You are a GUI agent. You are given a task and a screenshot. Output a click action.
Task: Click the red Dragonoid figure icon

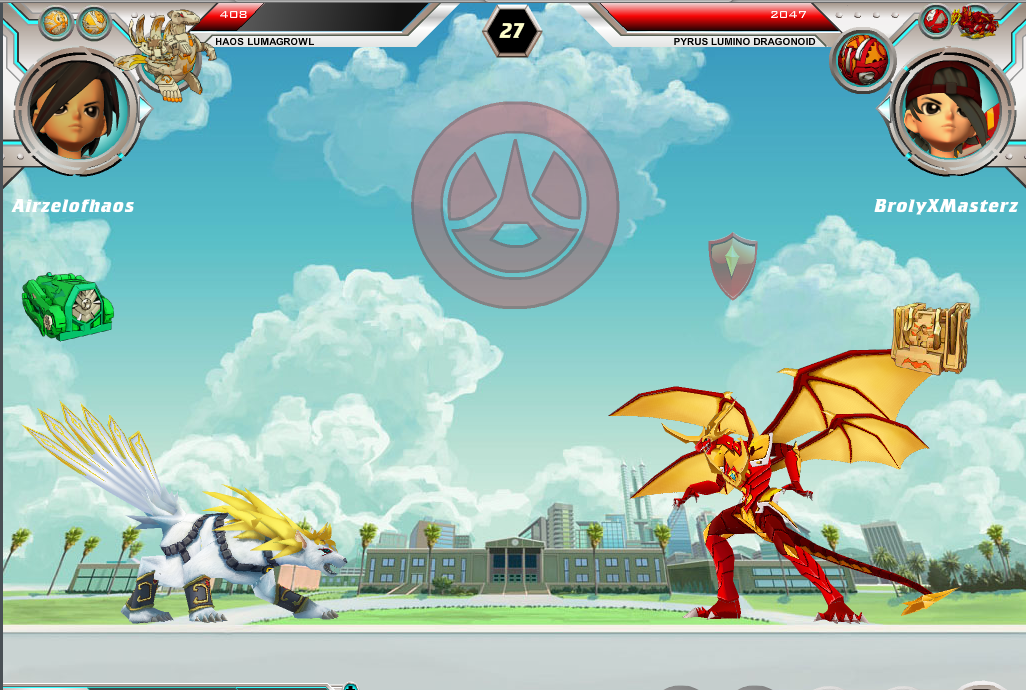point(977,21)
